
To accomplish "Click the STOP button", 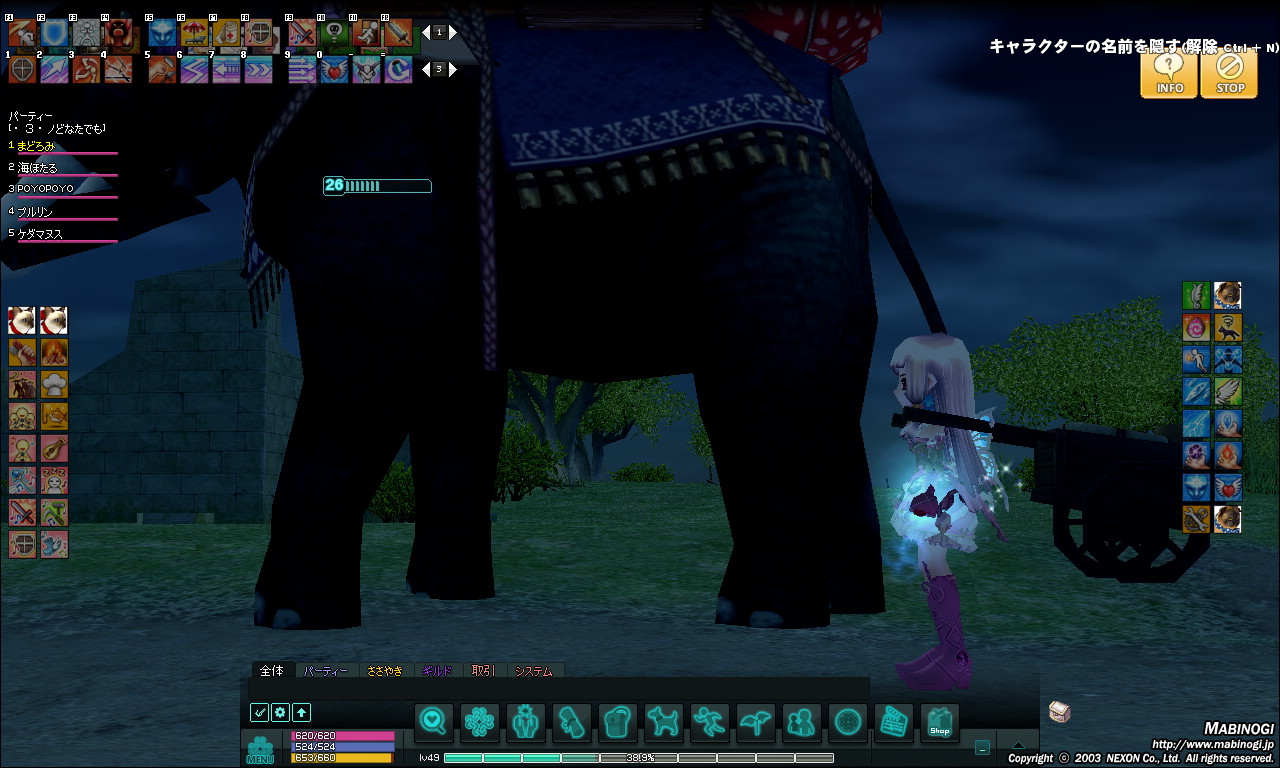I will click(x=1229, y=73).
